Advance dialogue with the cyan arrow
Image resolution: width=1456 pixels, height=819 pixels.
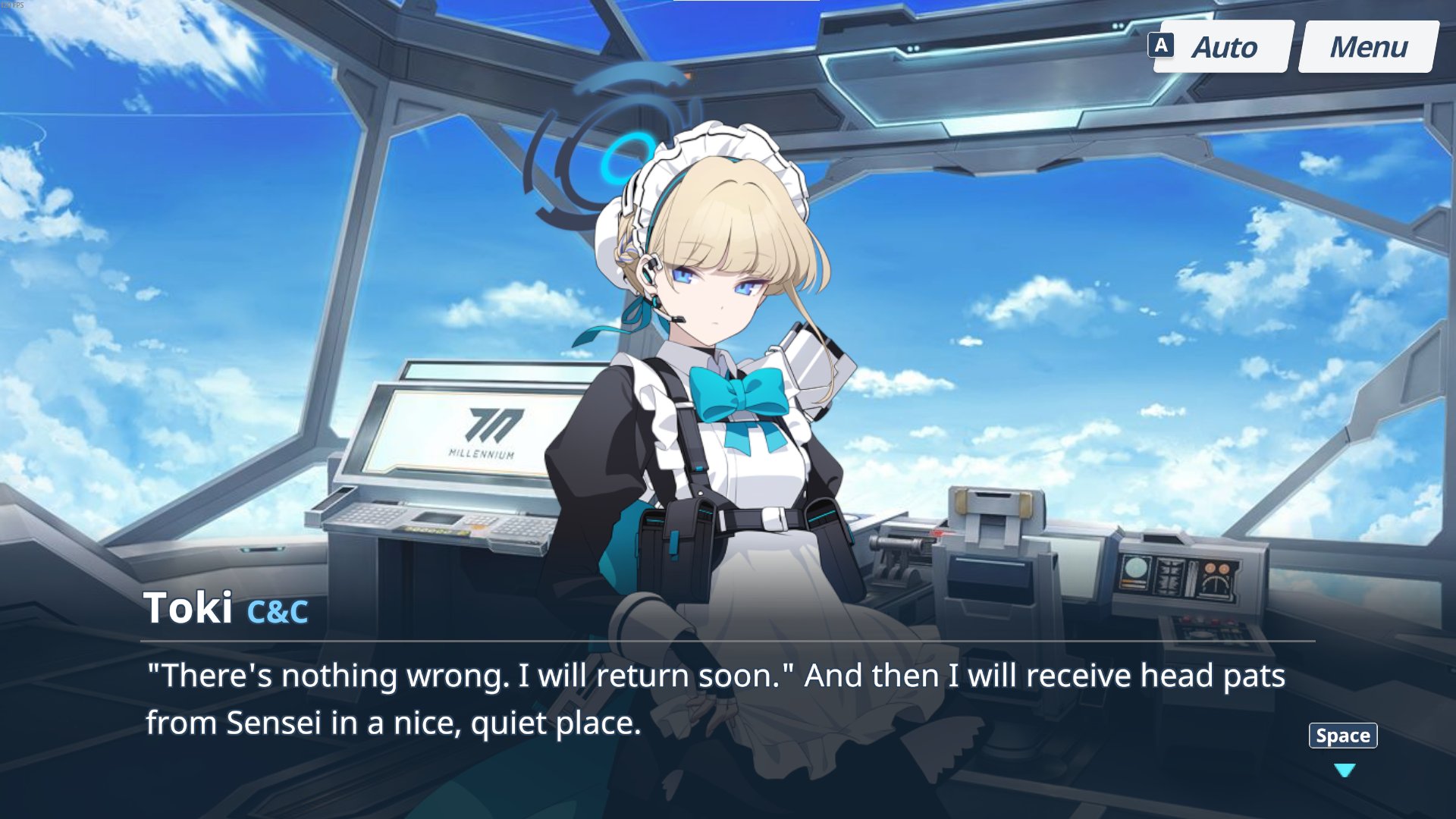[1344, 770]
